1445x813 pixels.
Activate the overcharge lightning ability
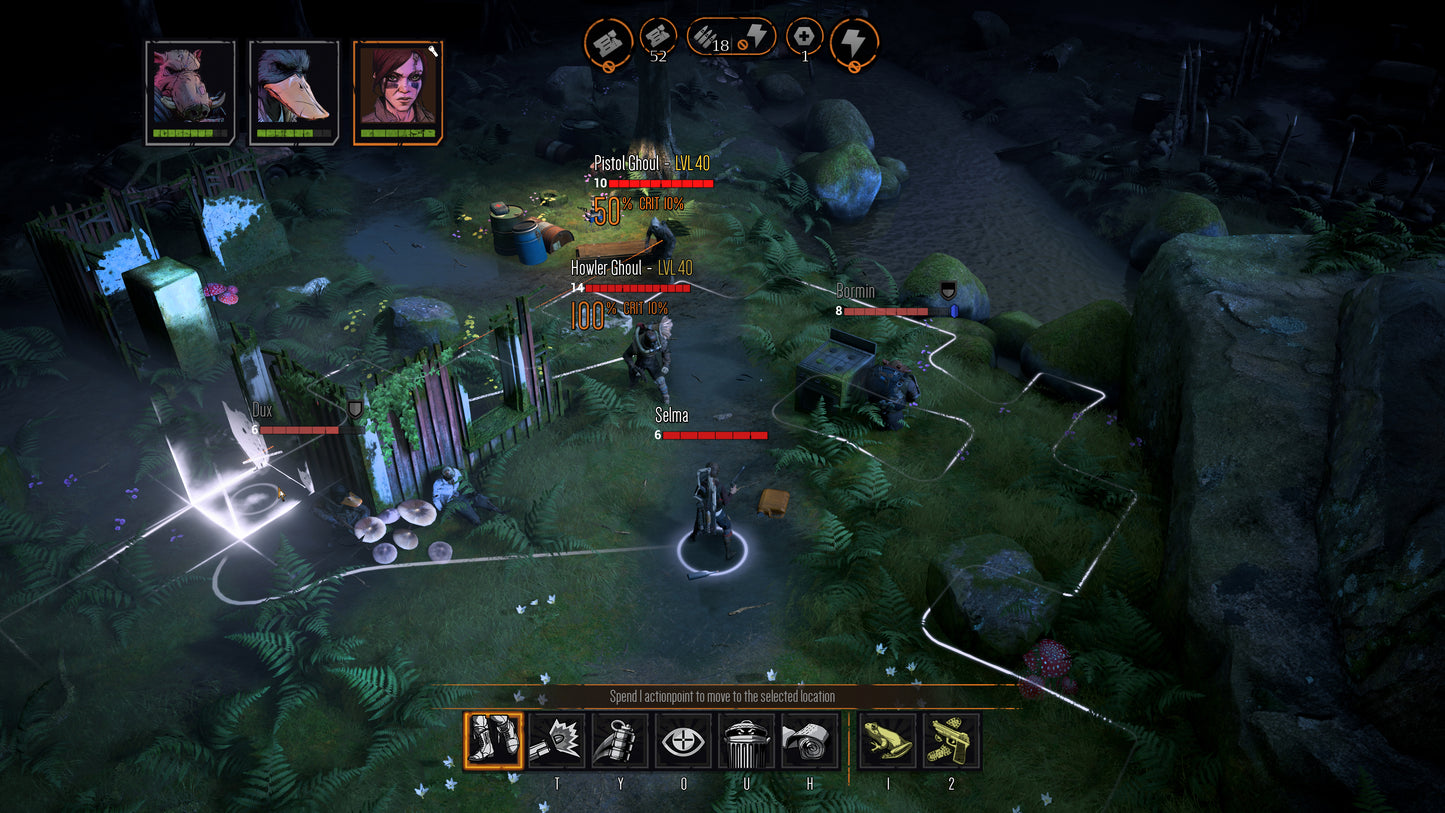click(x=855, y=42)
